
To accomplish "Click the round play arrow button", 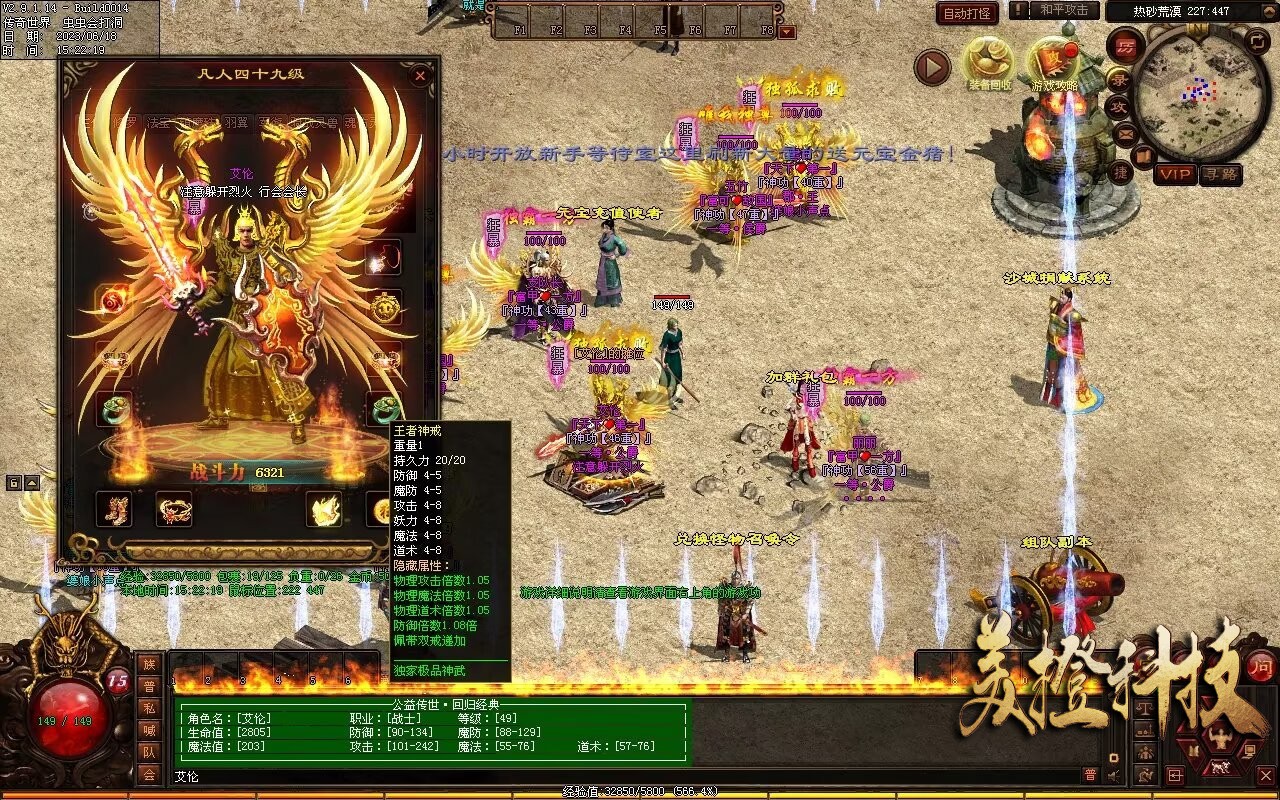I will pos(932,68).
